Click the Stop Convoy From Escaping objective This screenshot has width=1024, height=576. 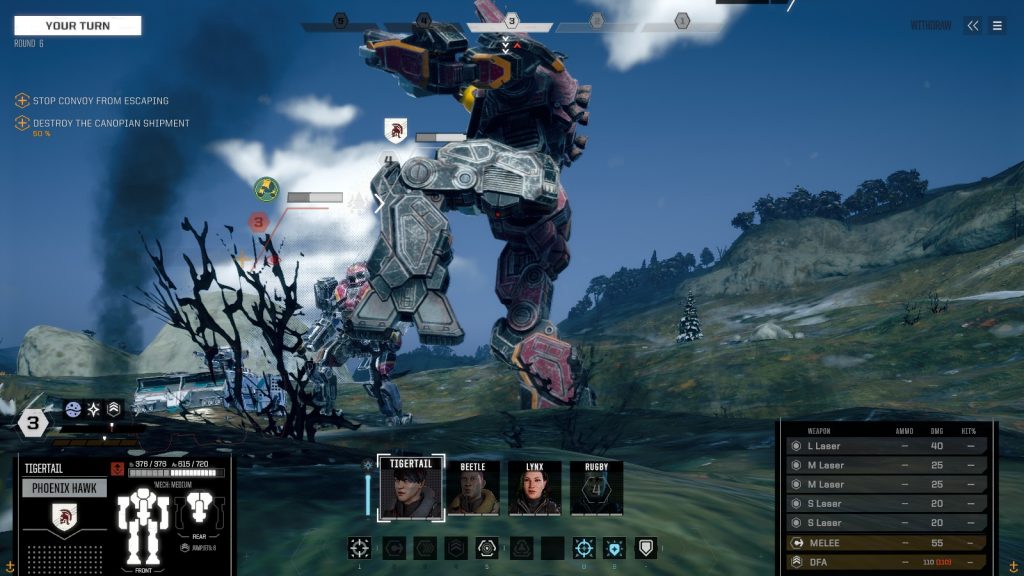[x=100, y=101]
